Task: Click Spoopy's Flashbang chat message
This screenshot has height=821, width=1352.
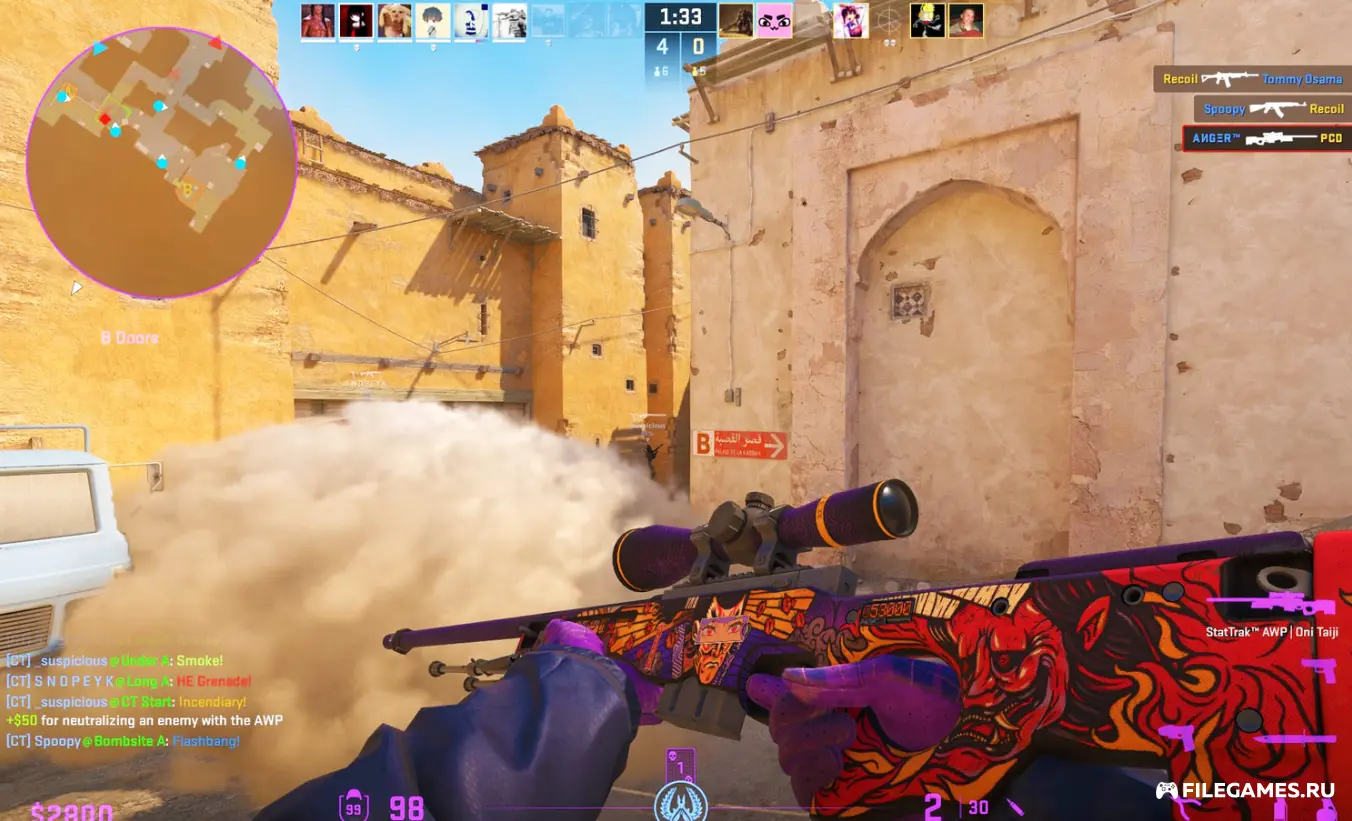Action: coord(123,741)
